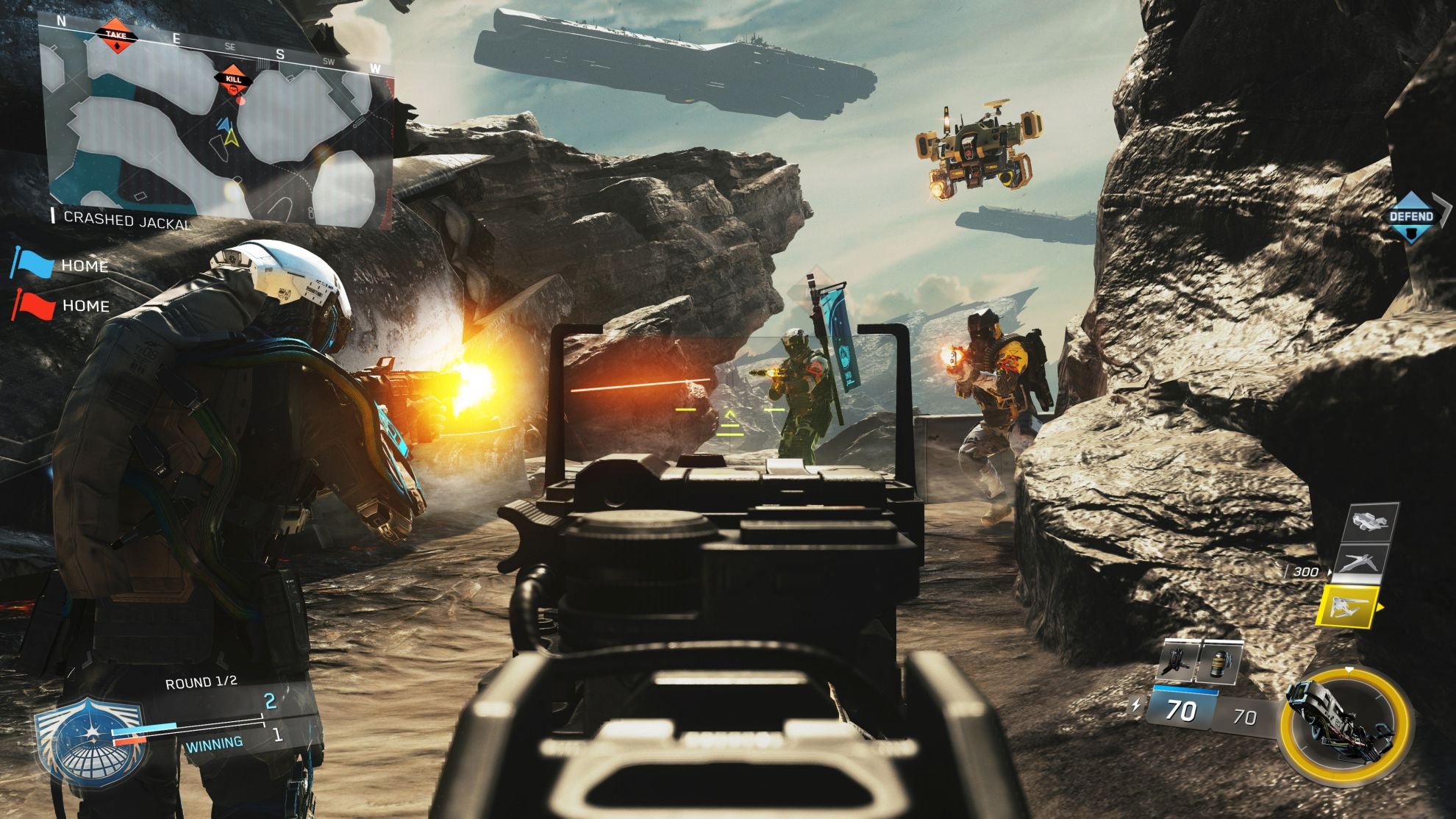Viewport: 1456px width, 819px height.
Task: Open the arrow beside the 300 score popup
Action: click(1330, 572)
